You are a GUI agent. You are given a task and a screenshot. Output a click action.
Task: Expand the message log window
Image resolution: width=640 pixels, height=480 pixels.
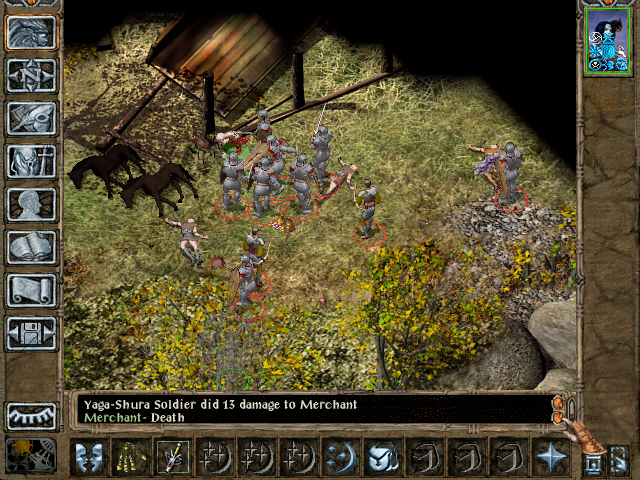click(x=559, y=404)
